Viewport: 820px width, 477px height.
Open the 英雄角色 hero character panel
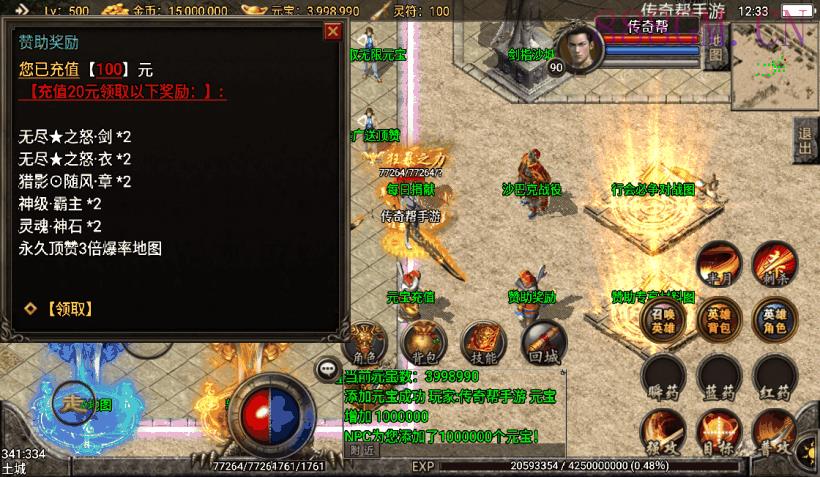point(775,318)
